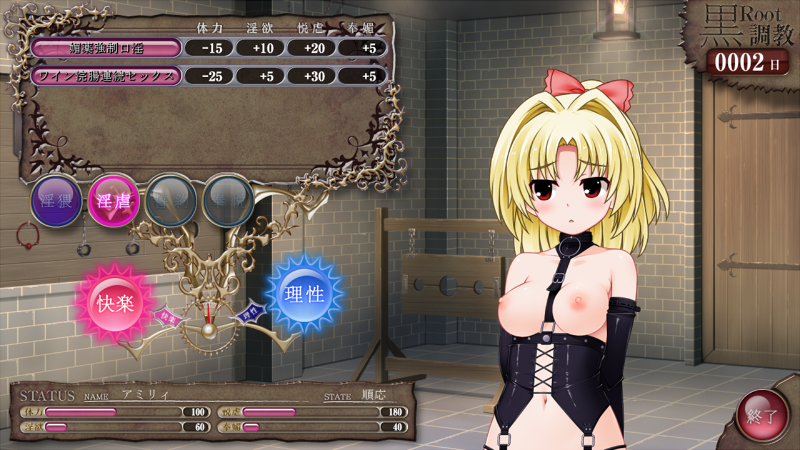Switch to the pink category orb

coord(113,200)
